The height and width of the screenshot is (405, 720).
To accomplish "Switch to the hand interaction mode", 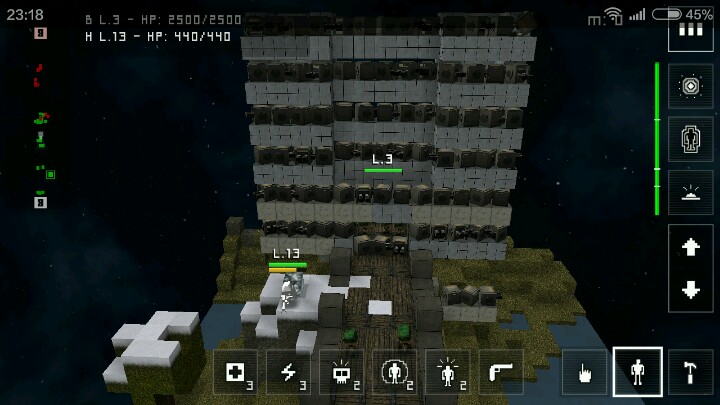I will coord(584,372).
